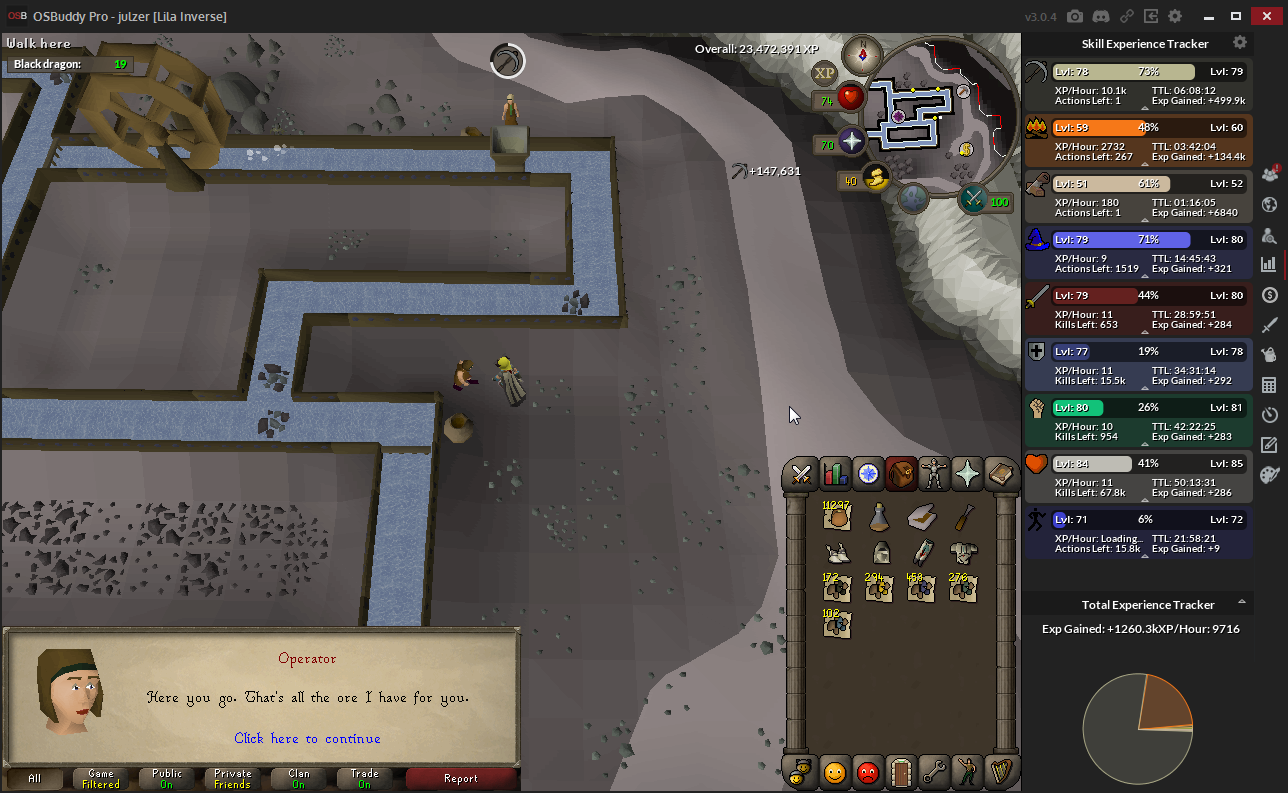Image resolution: width=1288 pixels, height=793 pixels.
Task: Open the Logout door tab
Action: point(901,772)
